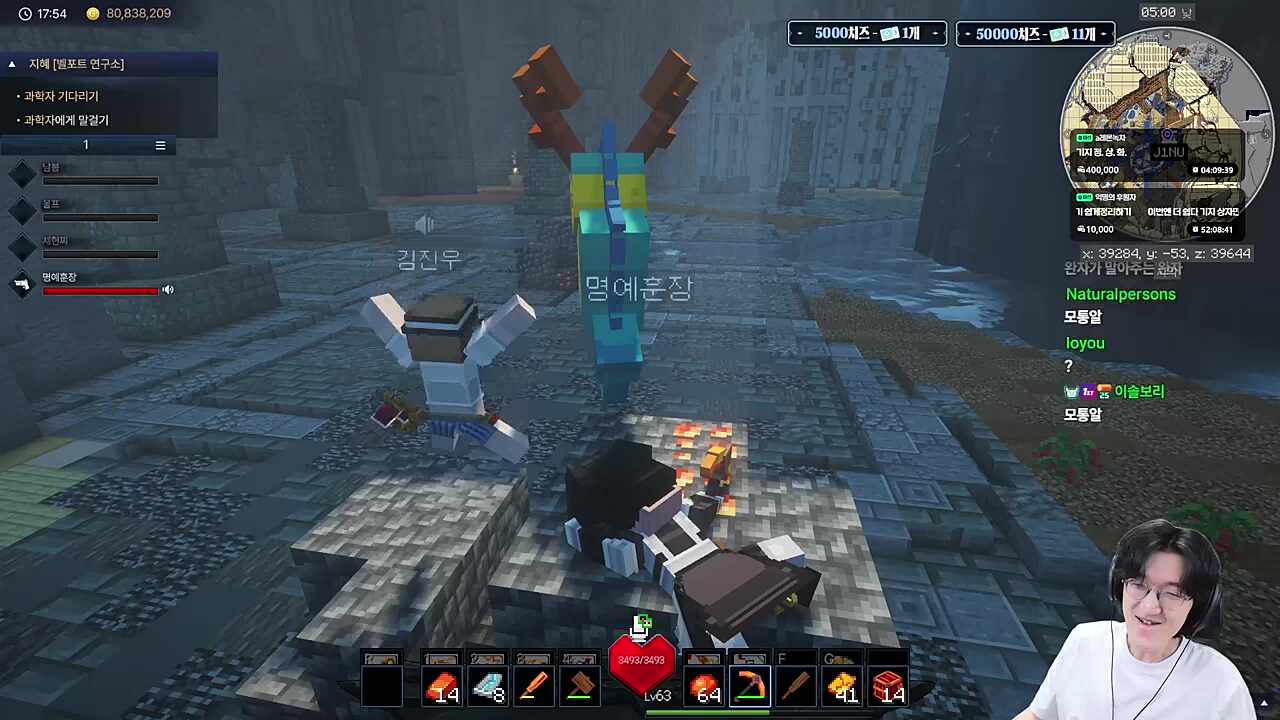Open the party list hamburger menu
Screen dimensions: 1280x720
[x=160, y=145]
